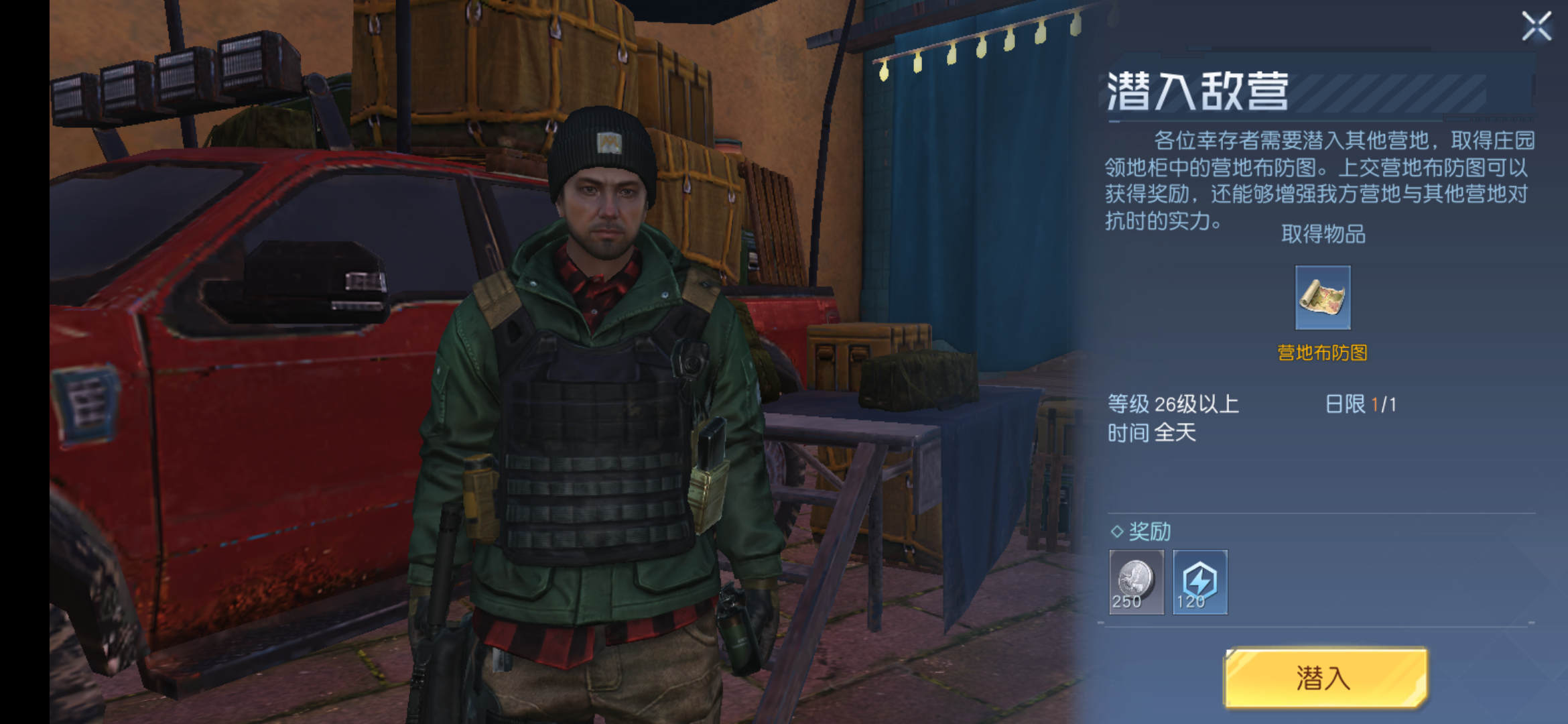
Task: Inspect the 营地布防图 map item icon
Action: tap(1323, 298)
